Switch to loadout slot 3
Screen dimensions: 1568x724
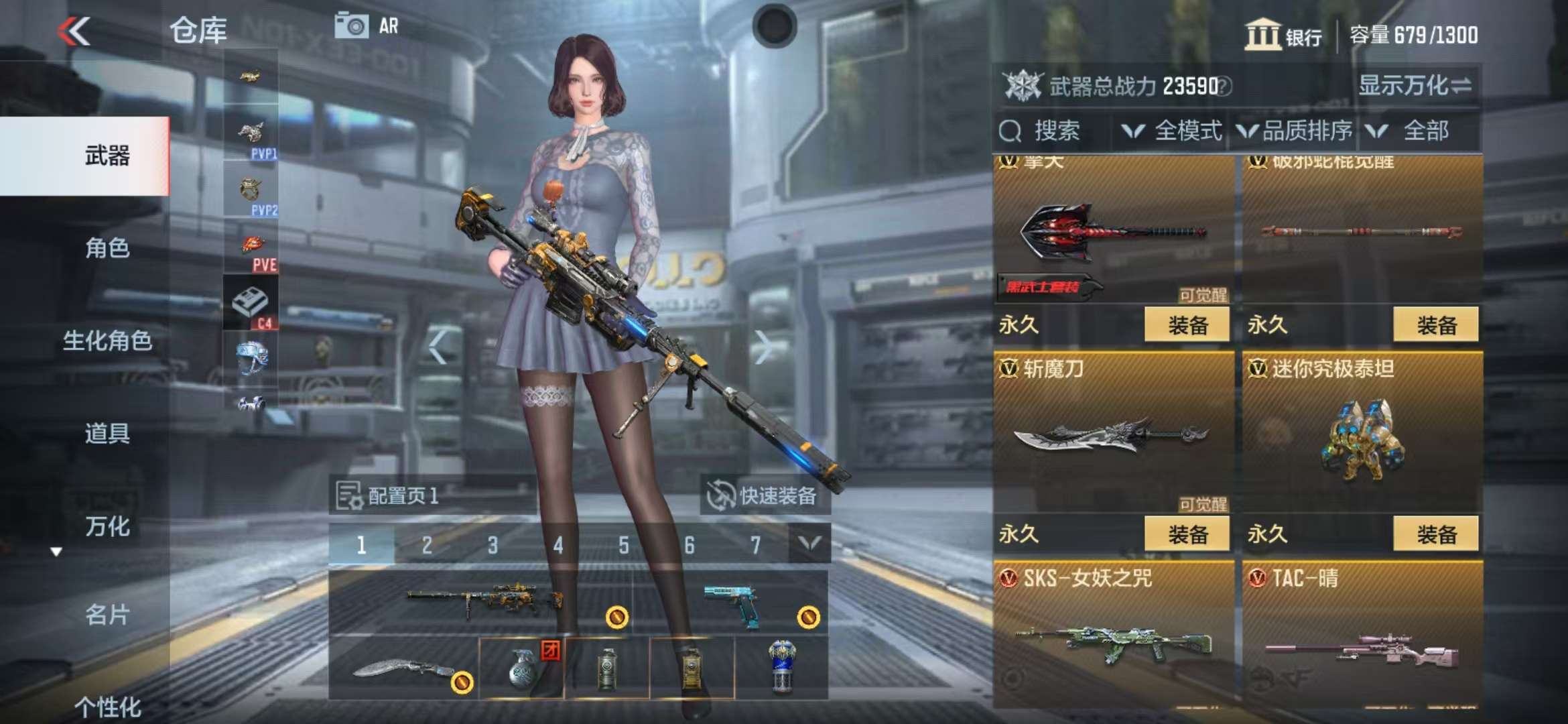493,545
